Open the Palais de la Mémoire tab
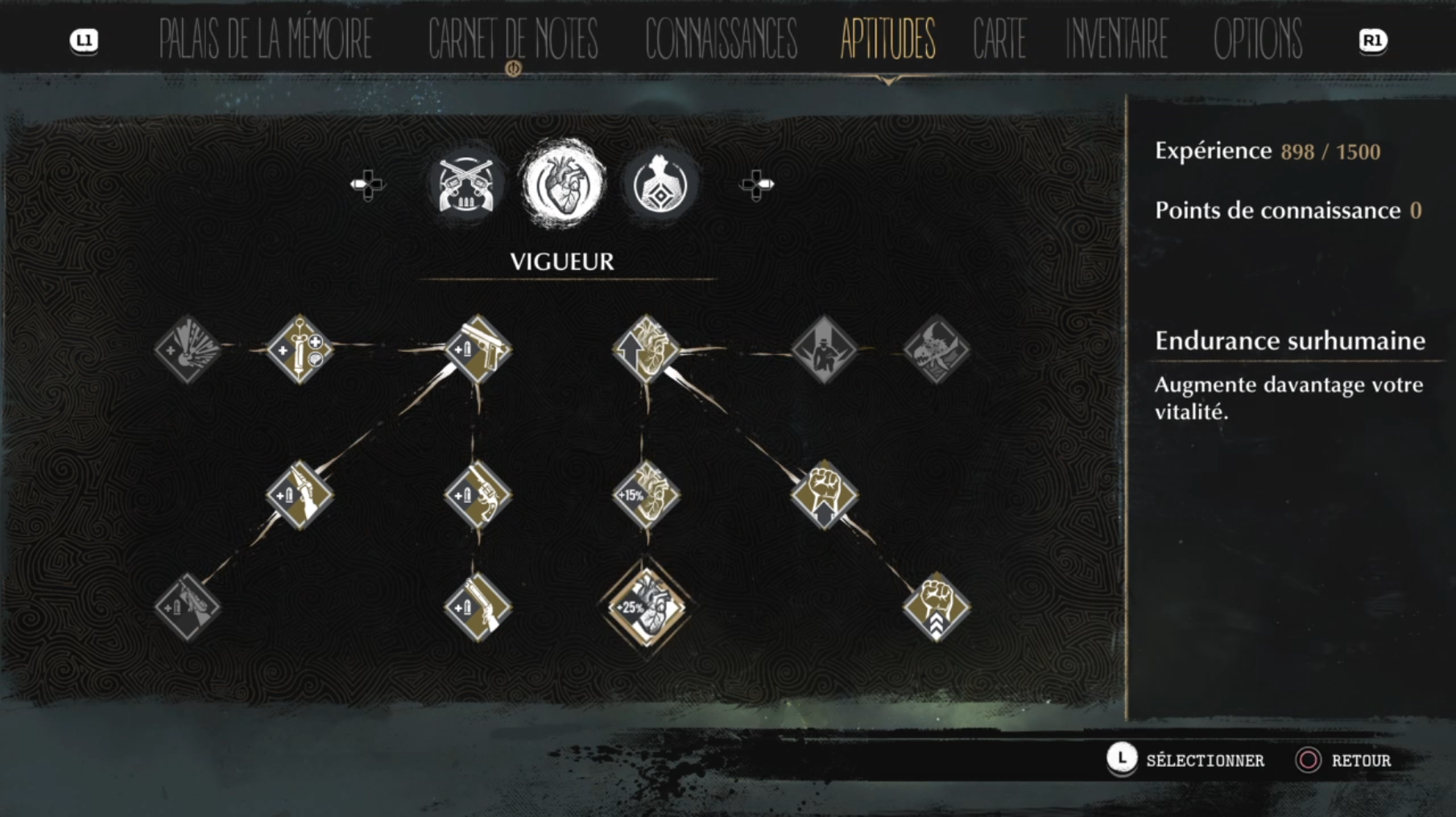Viewport: 1456px width, 817px height. pyautogui.click(x=265, y=39)
